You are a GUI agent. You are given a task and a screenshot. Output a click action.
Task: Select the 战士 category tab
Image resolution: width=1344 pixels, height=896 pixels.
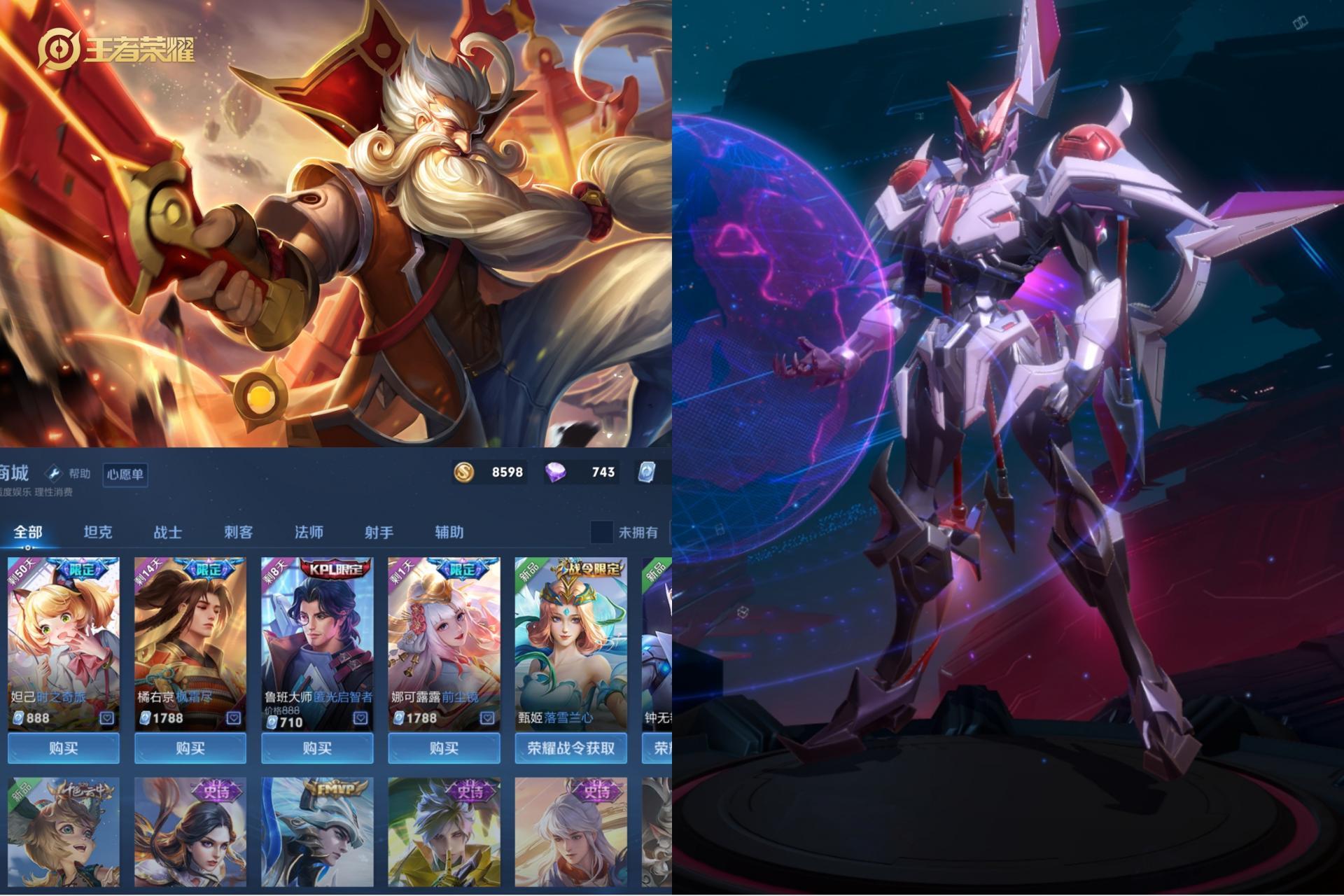[168, 532]
